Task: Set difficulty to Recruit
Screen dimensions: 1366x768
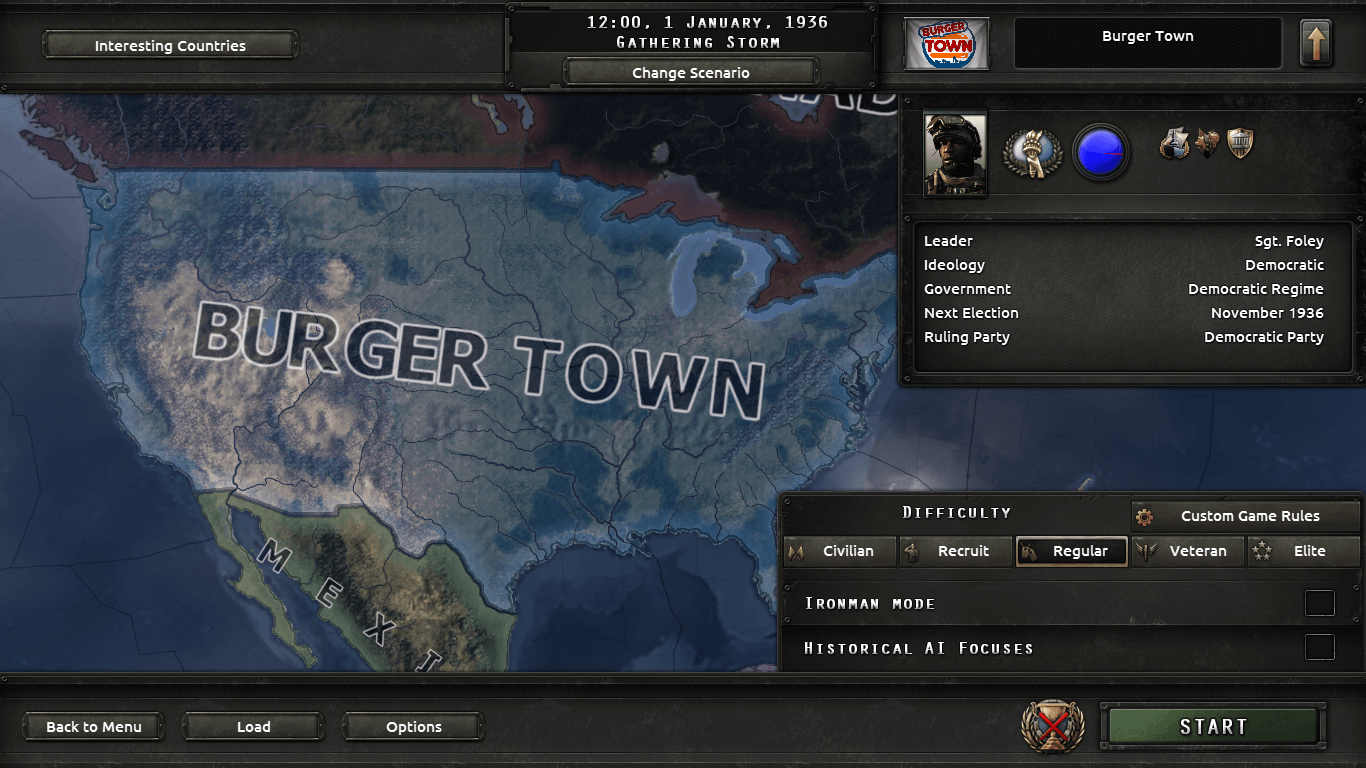Action: point(955,551)
